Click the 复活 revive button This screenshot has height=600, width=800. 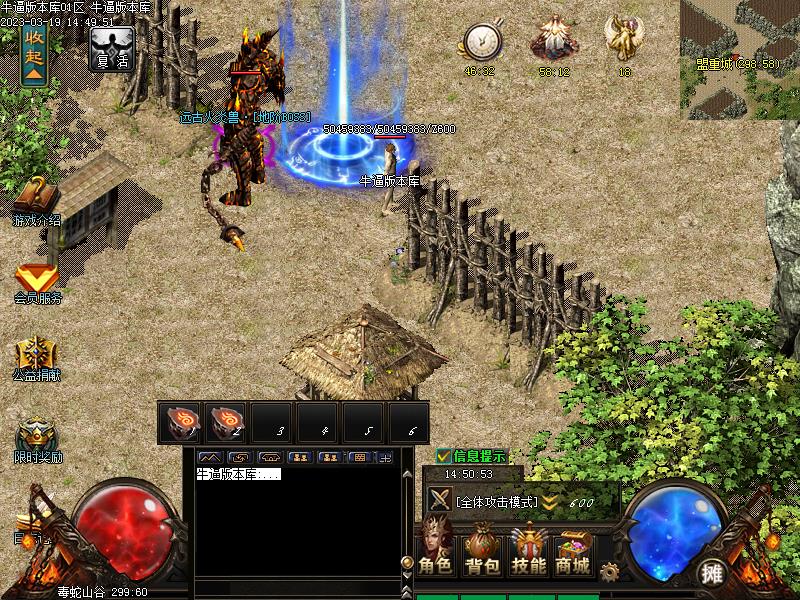tap(112, 47)
